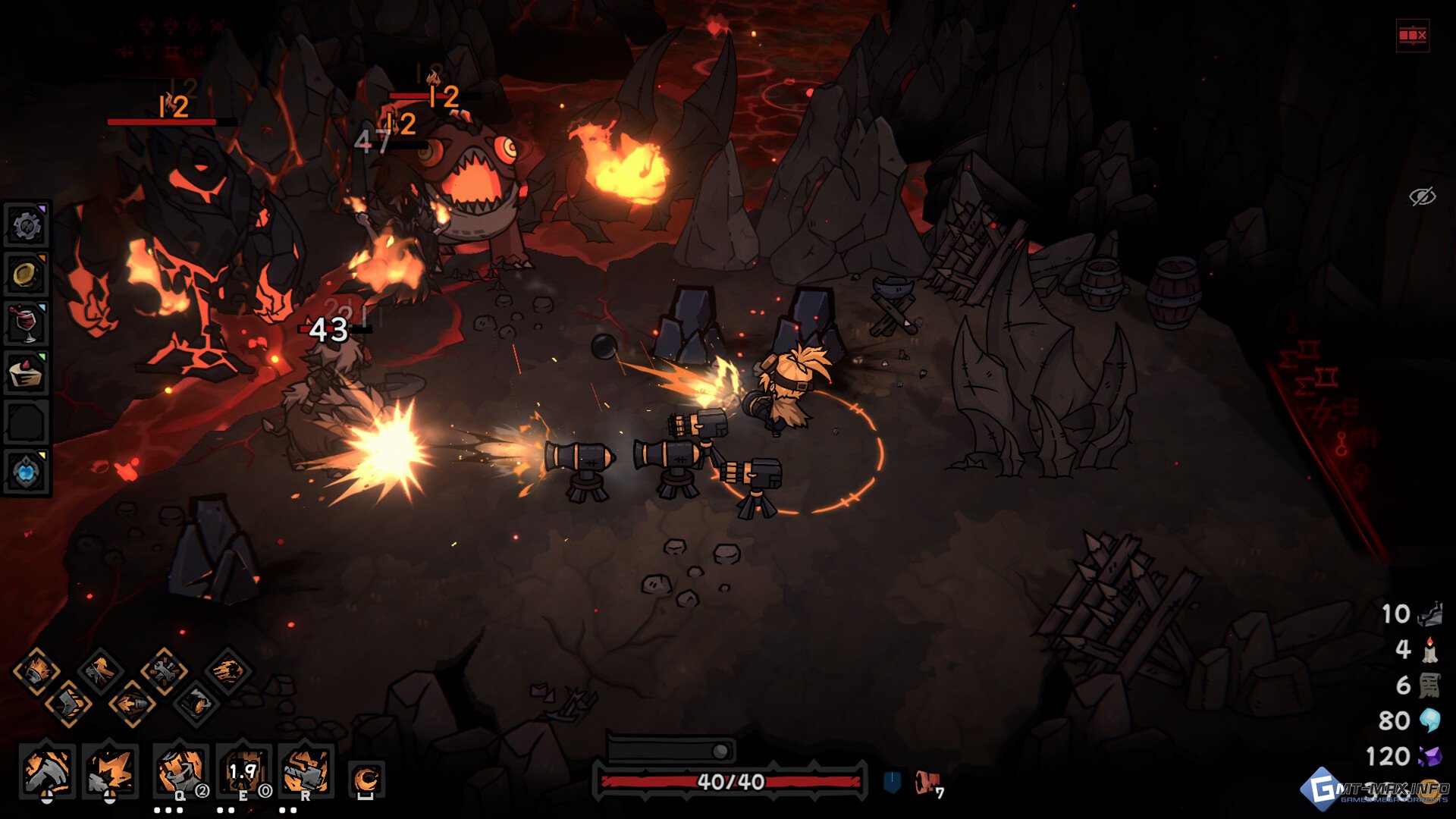Activate the hammer primary attack skill
The image size is (1456, 819).
click(x=47, y=771)
